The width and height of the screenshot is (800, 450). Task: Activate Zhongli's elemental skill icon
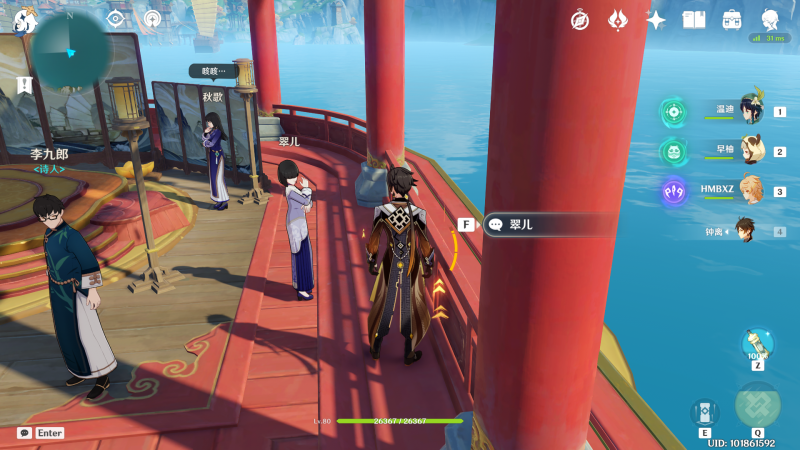(704, 412)
